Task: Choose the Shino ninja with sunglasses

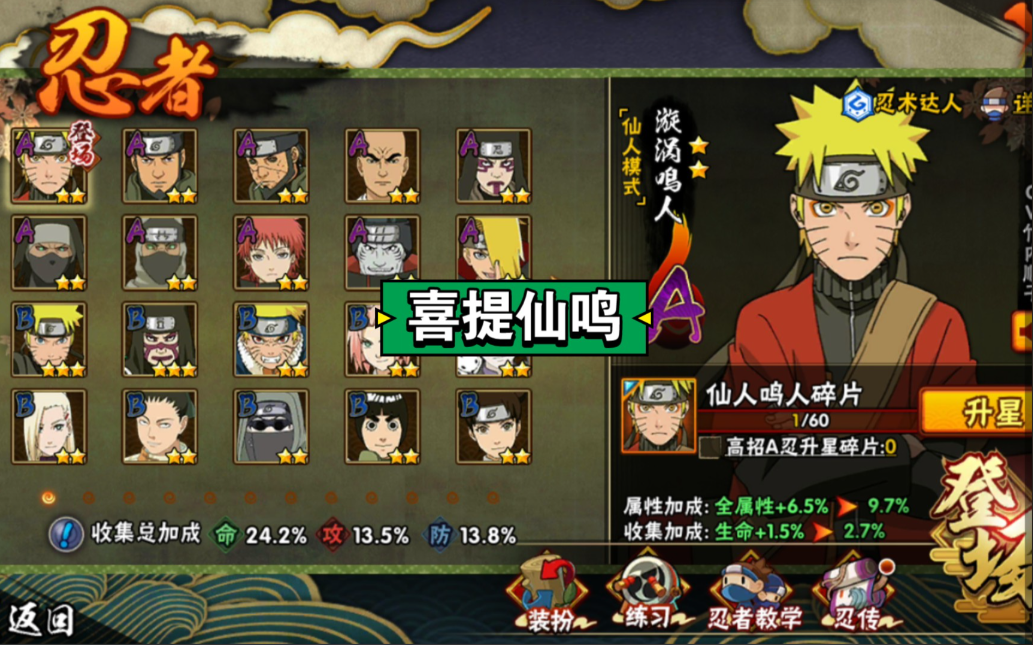Action: pos(271,427)
